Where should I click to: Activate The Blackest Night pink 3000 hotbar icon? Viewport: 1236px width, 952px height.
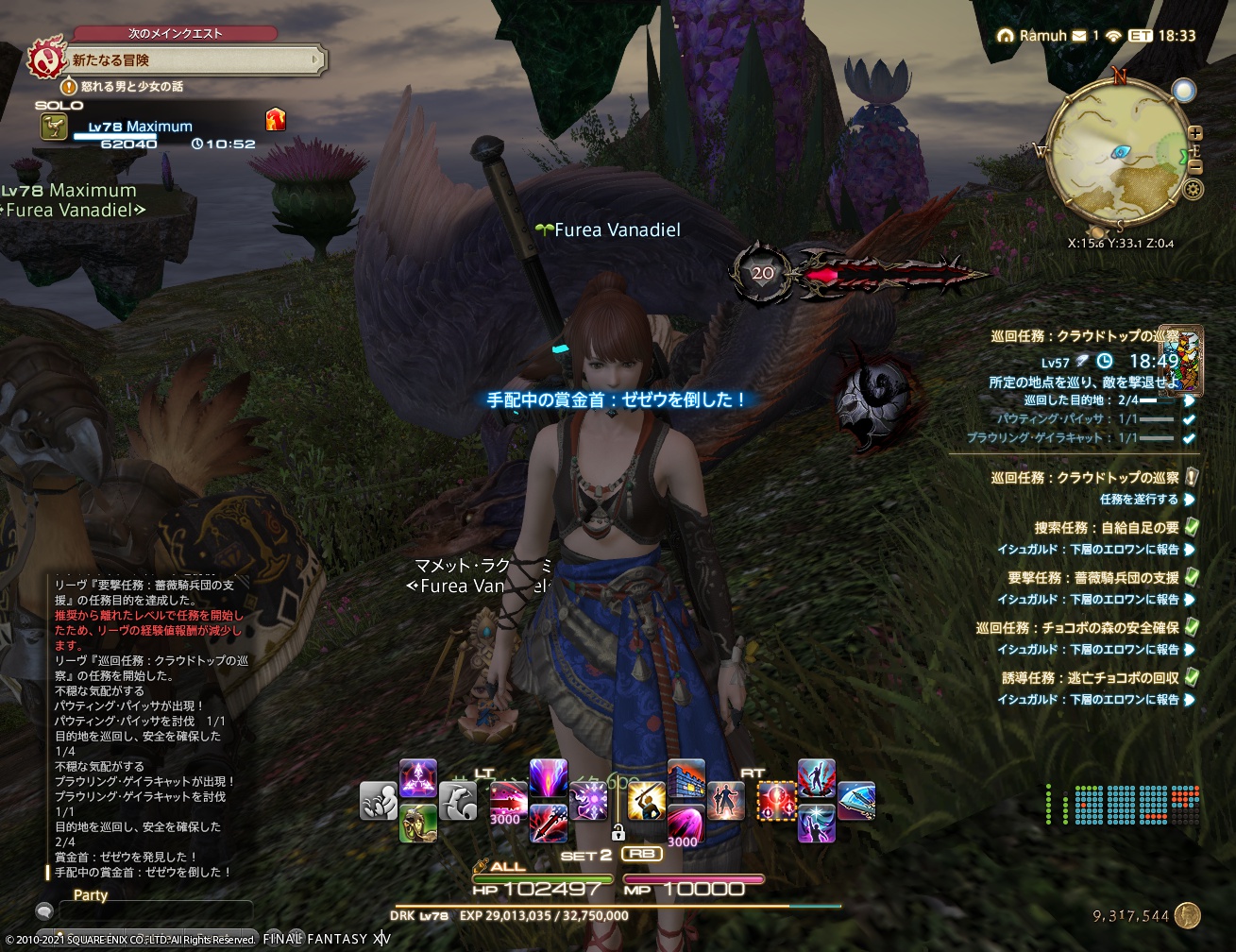click(686, 820)
